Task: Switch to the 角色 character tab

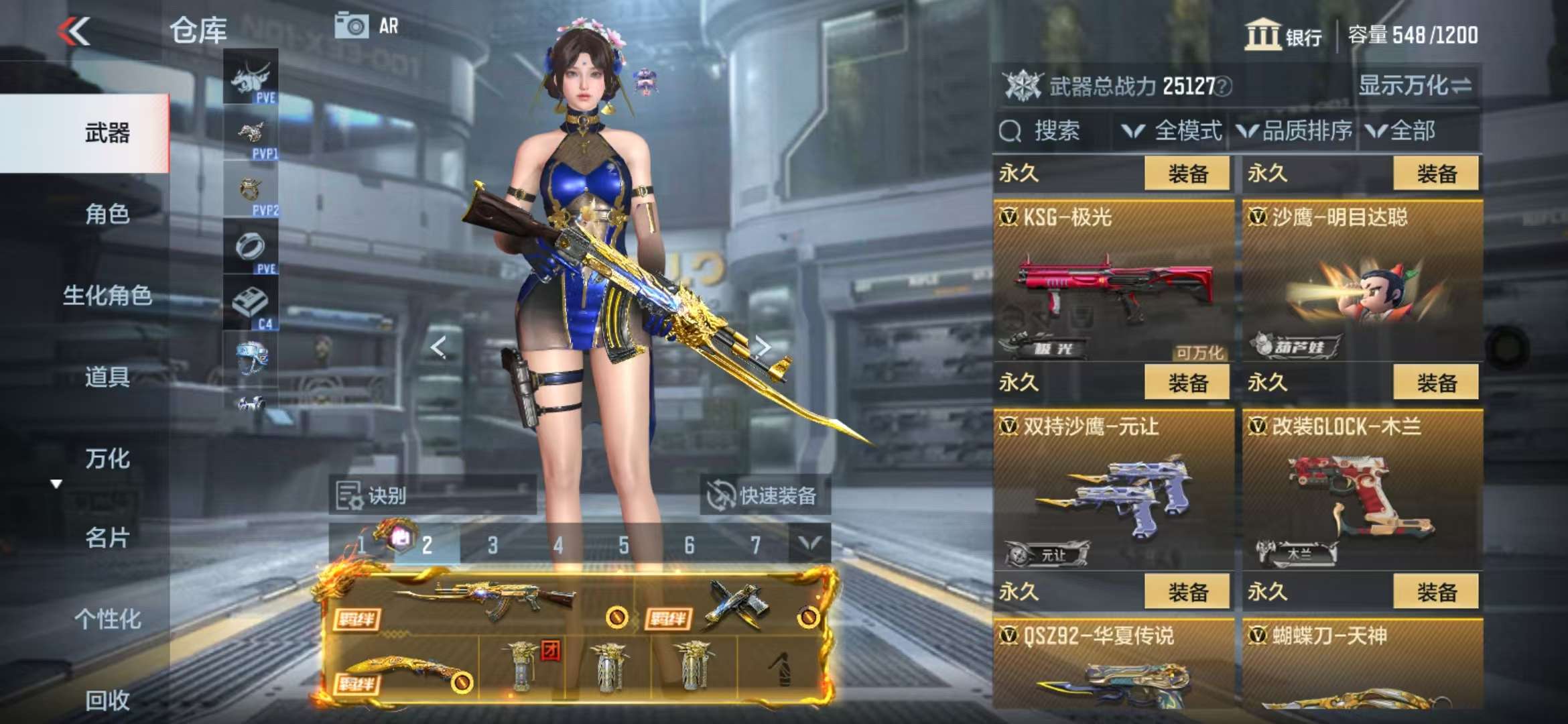Action: pyautogui.click(x=107, y=215)
